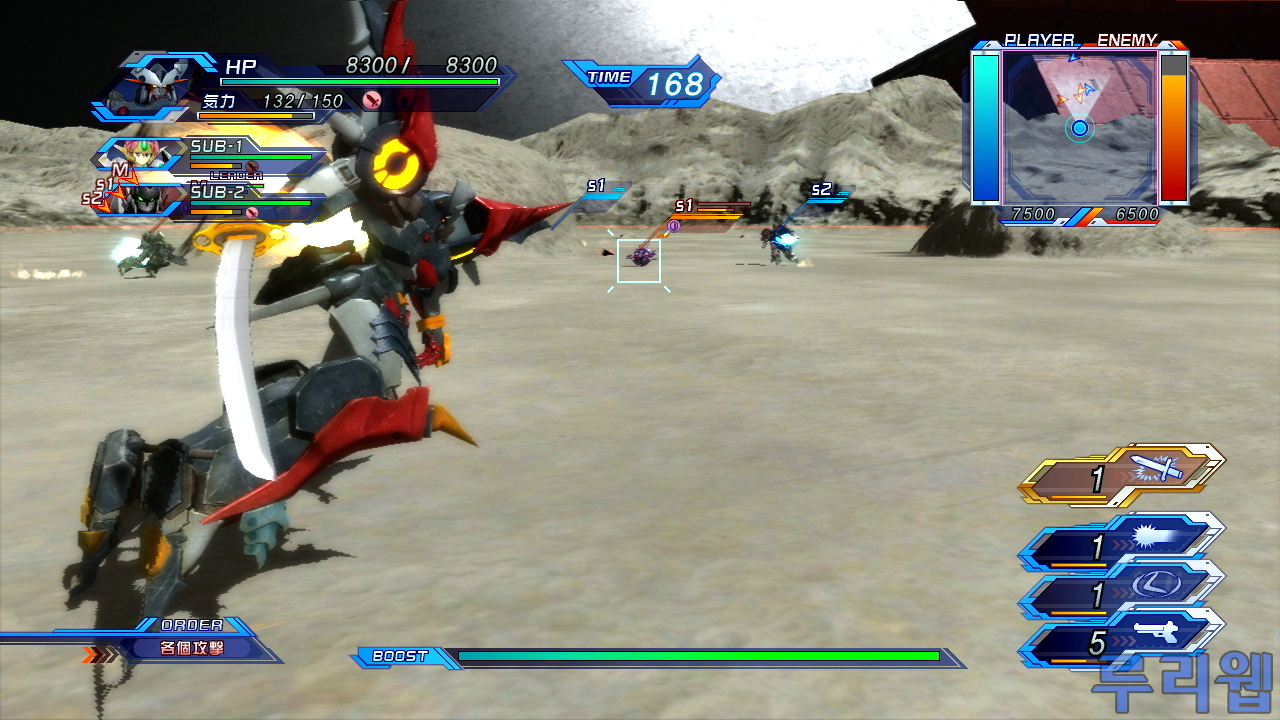Screen dimensions: 1280x720
Task: Open the radar minimap
Action: [1079, 126]
